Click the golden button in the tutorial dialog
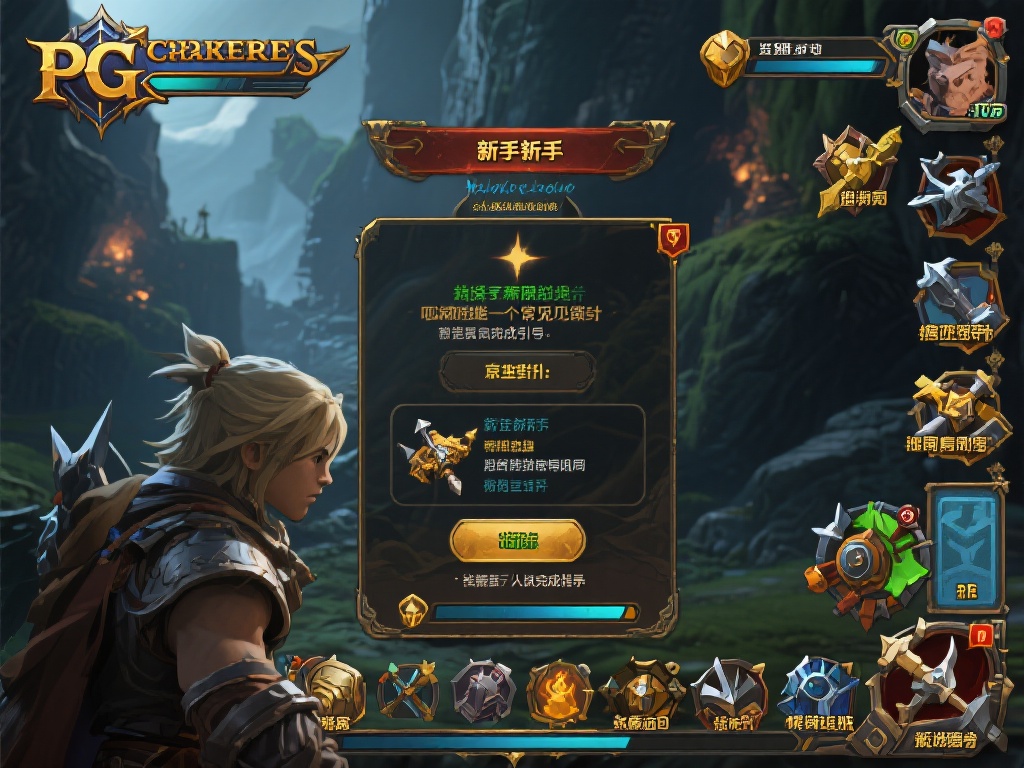This screenshot has height=768, width=1024. (x=517, y=540)
